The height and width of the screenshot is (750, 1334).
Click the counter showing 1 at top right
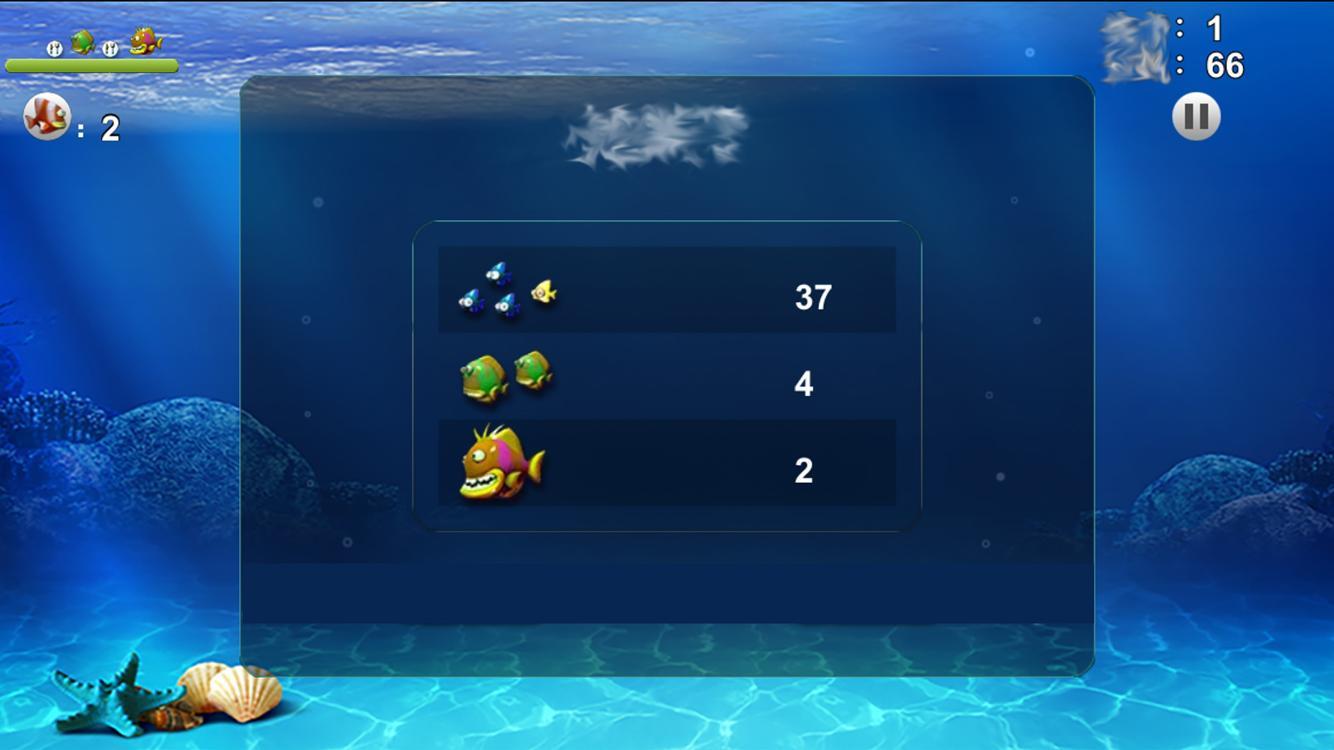[x=1213, y=28]
